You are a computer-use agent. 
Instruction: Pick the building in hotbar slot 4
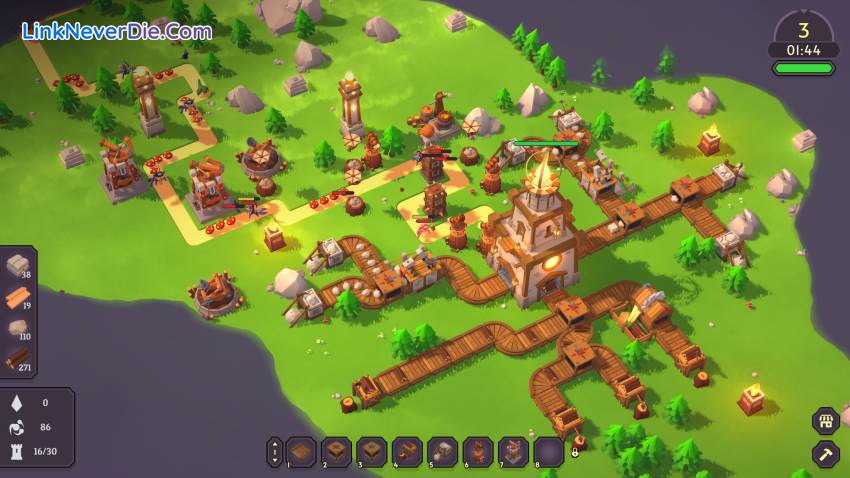(x=407, y=452)
